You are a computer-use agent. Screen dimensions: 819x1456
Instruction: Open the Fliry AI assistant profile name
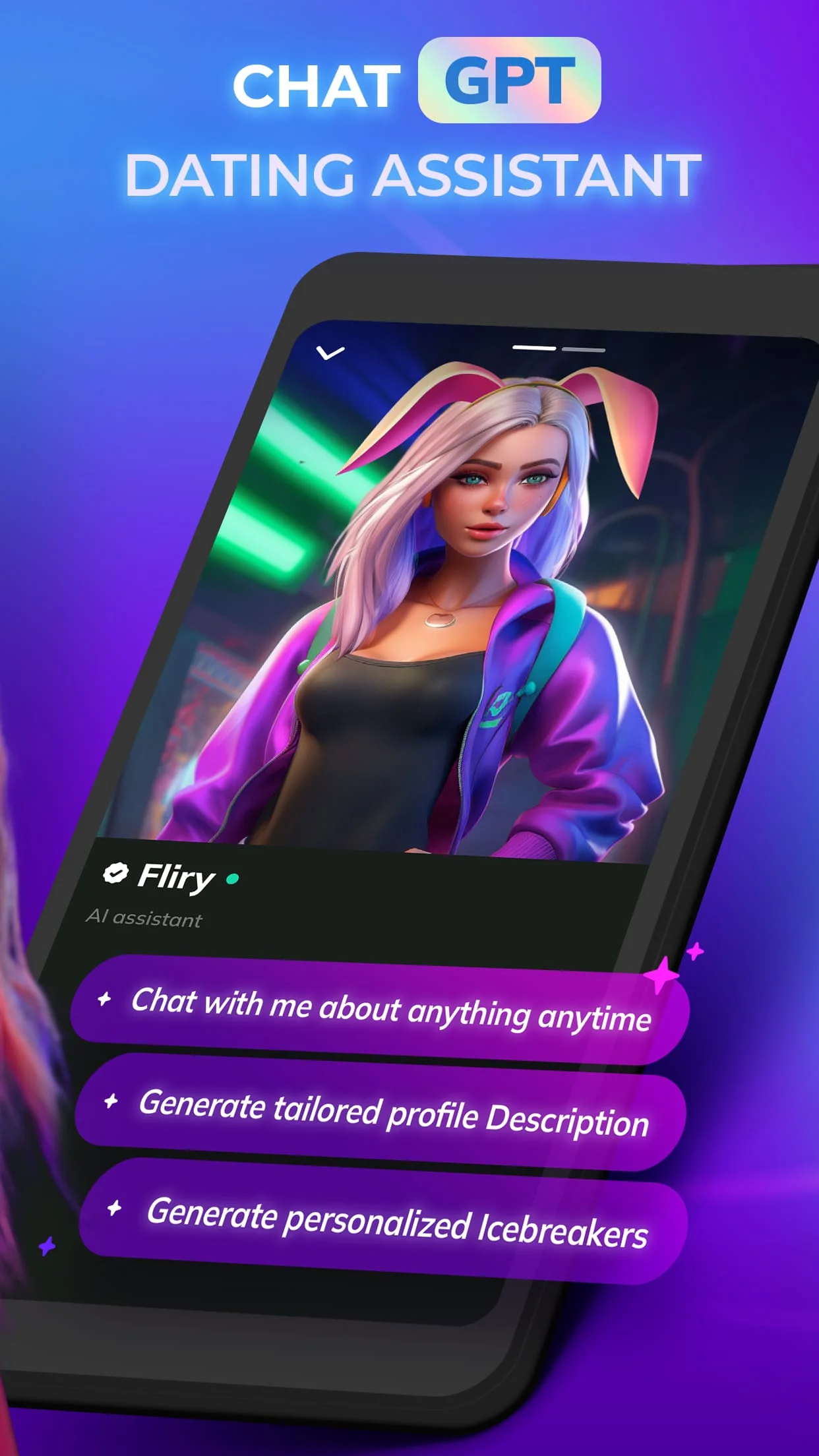click(175, 876)
